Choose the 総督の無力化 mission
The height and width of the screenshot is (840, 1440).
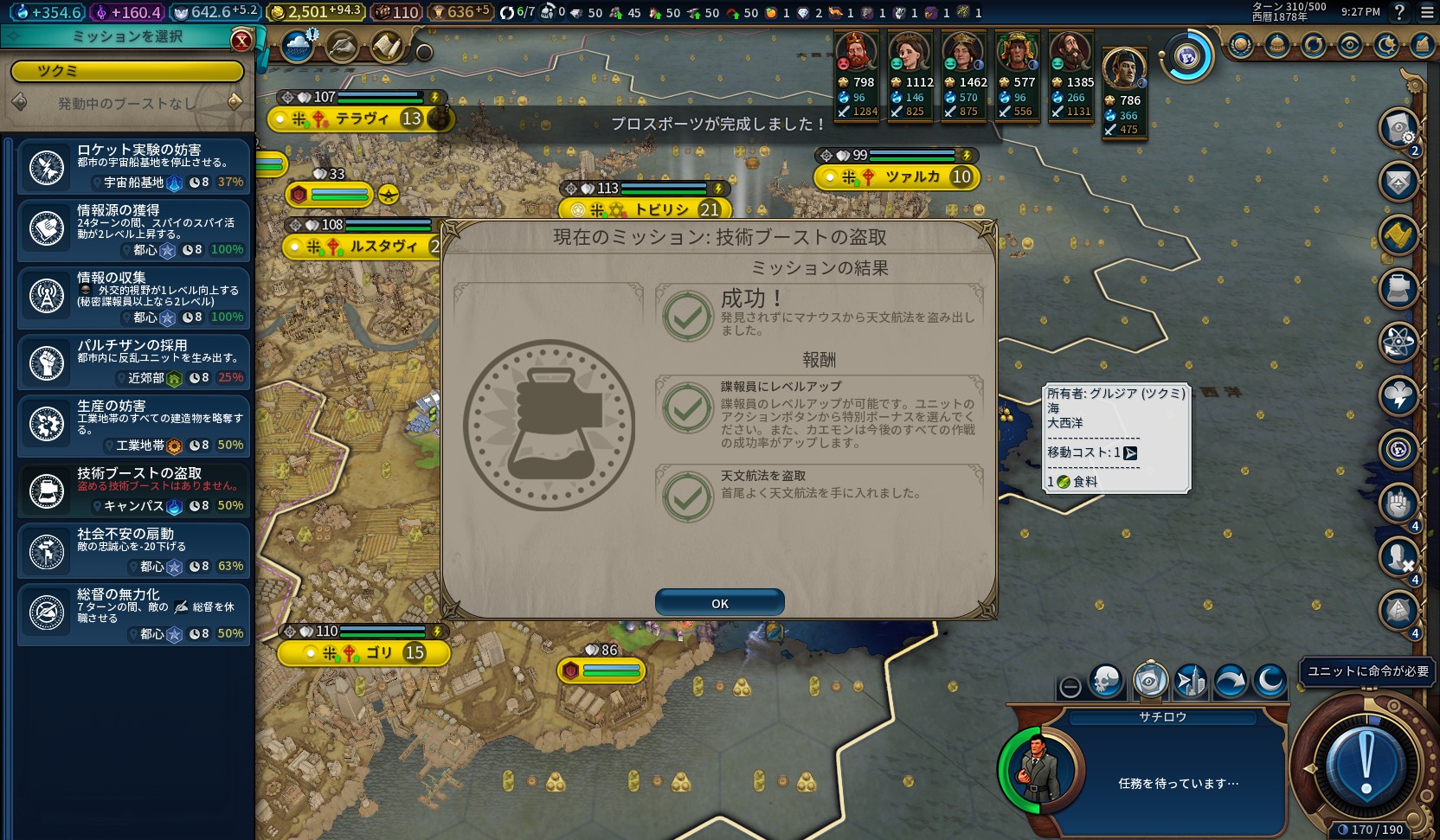click(x=134, y=615)
